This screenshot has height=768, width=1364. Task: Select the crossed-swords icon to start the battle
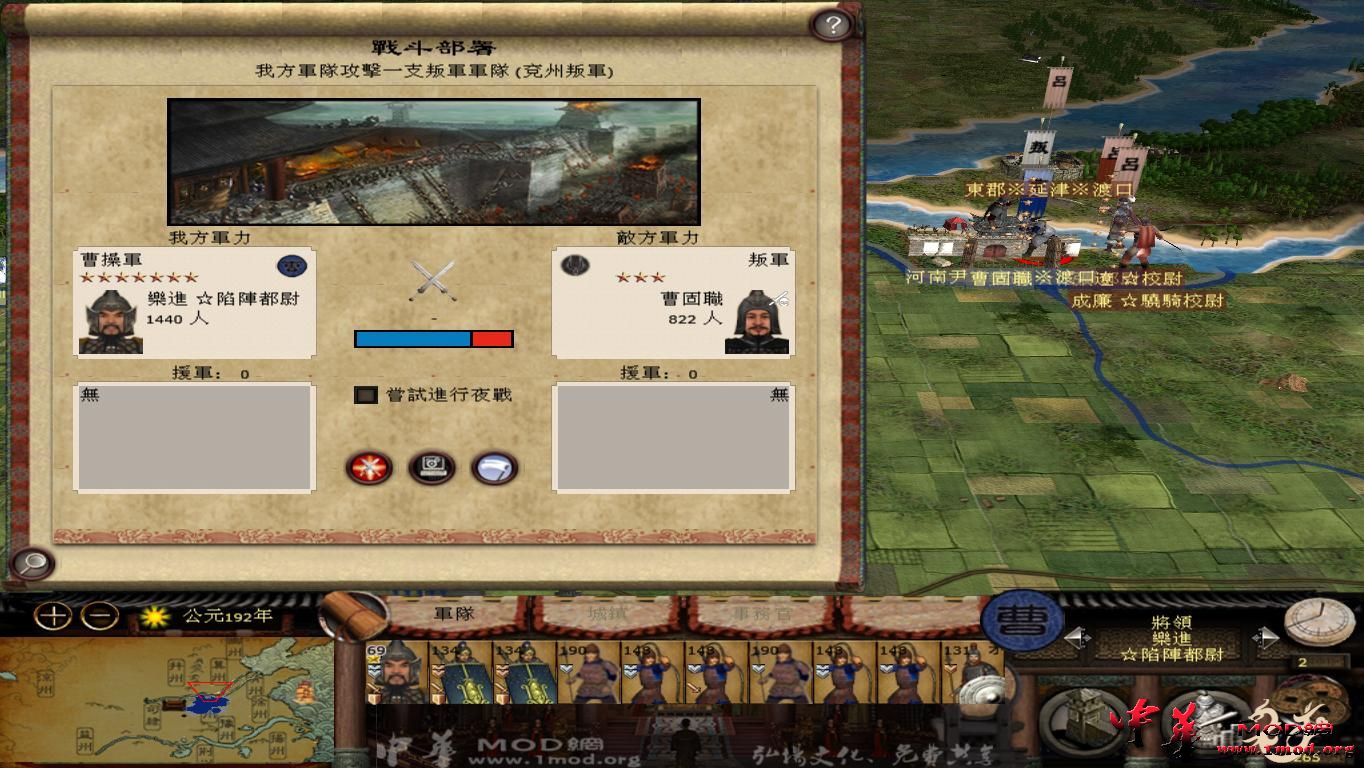(x=368, y=468)
